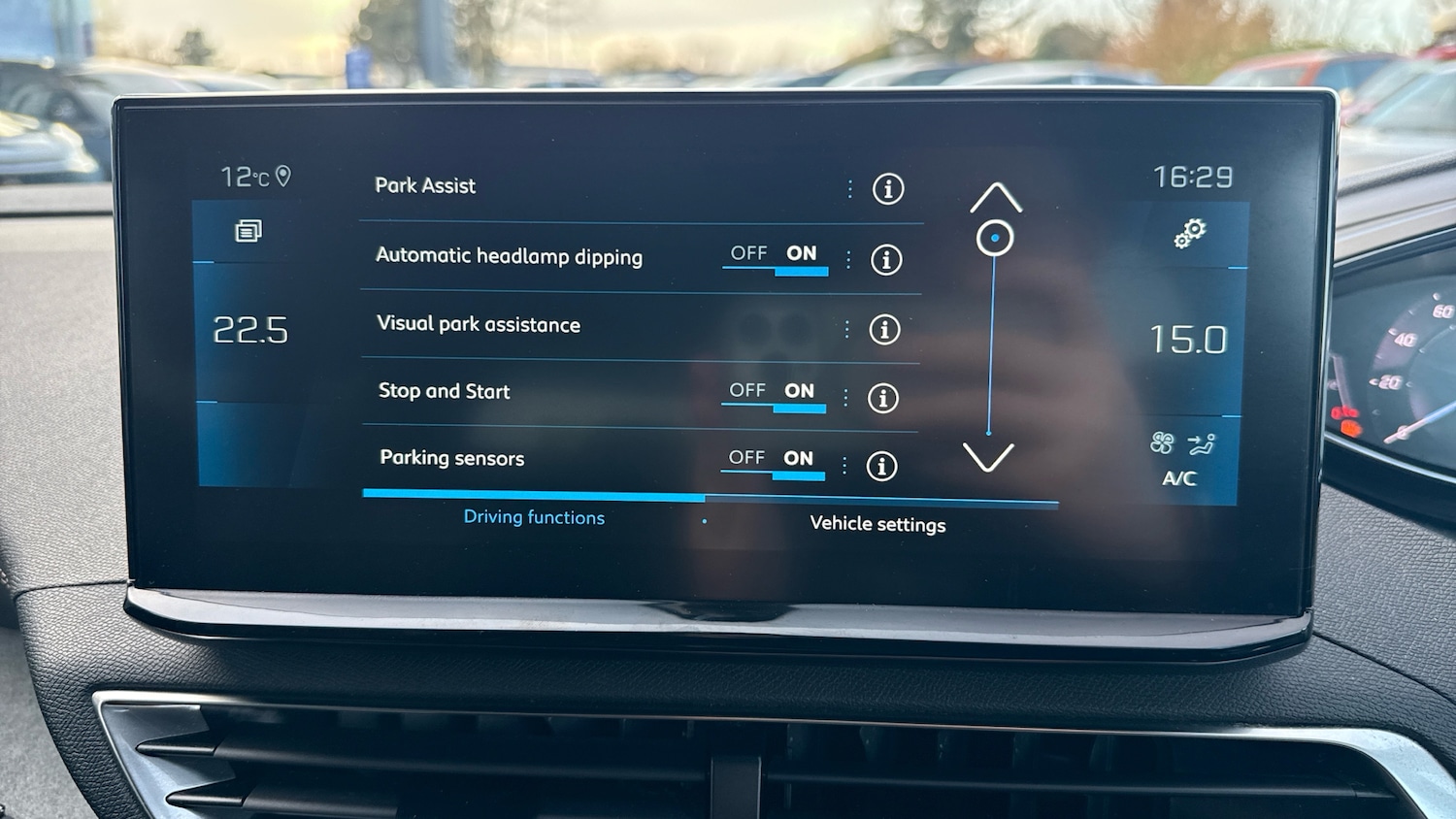Select the Driving functions tab
The height and width of the screenshot is (819, 1456).
(x=534, y=517)
